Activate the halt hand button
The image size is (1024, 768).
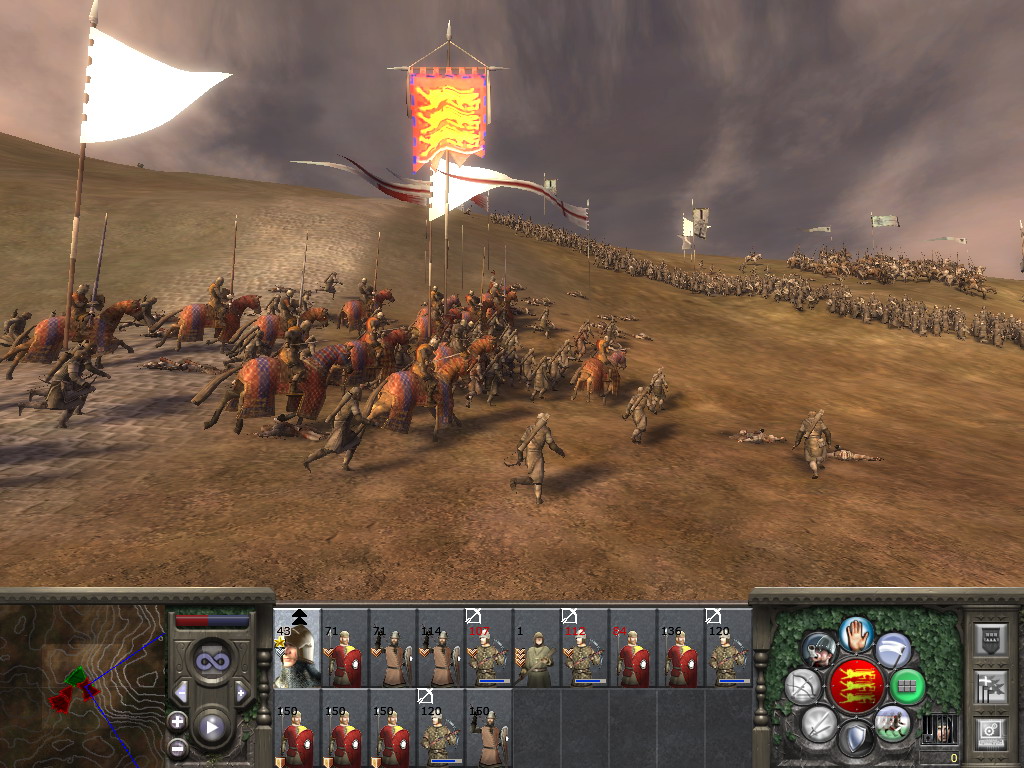coord(856,633)
